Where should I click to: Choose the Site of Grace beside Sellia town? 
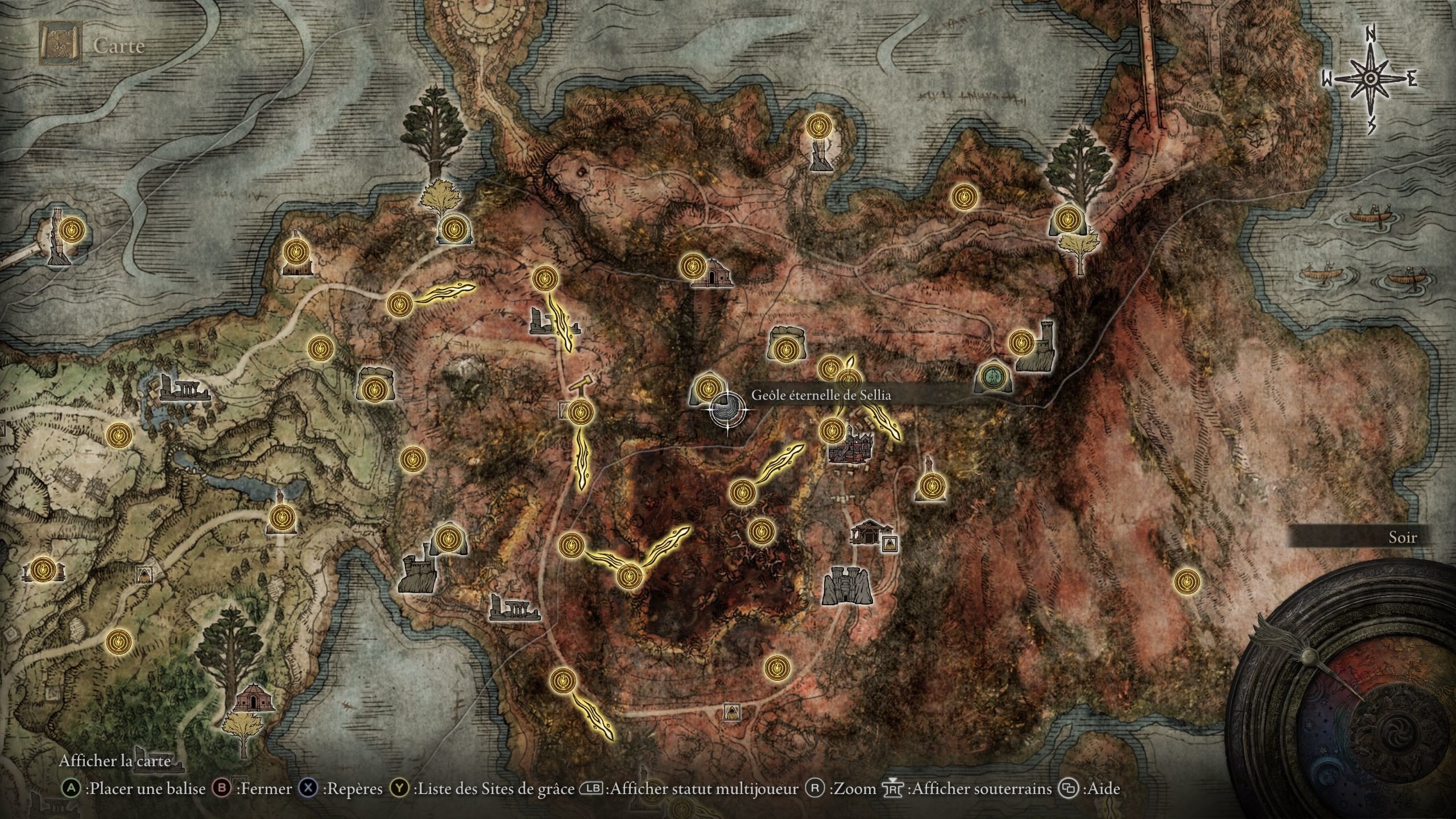click(x=832, y=430)
